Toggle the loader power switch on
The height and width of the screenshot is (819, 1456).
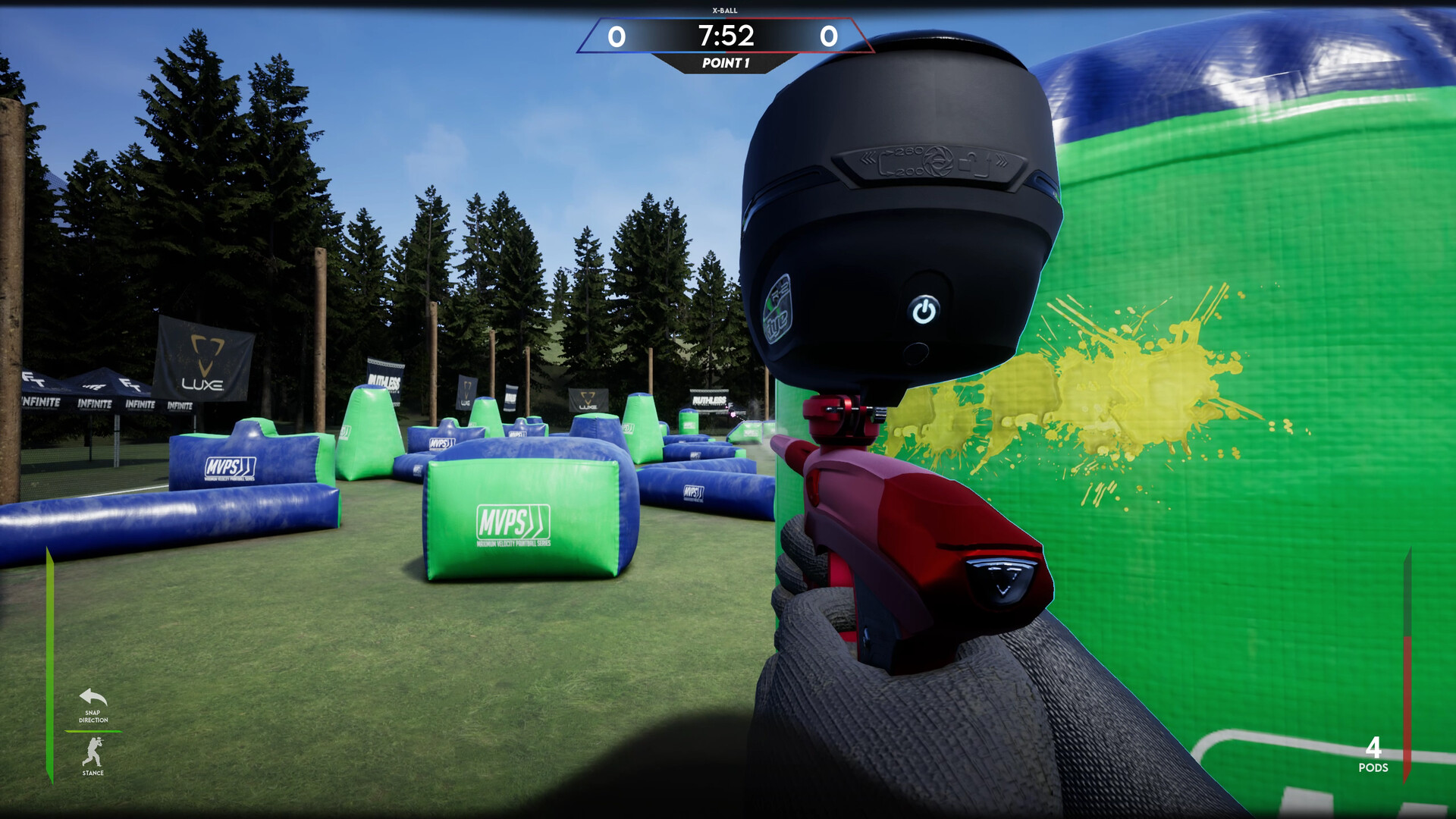924,311
